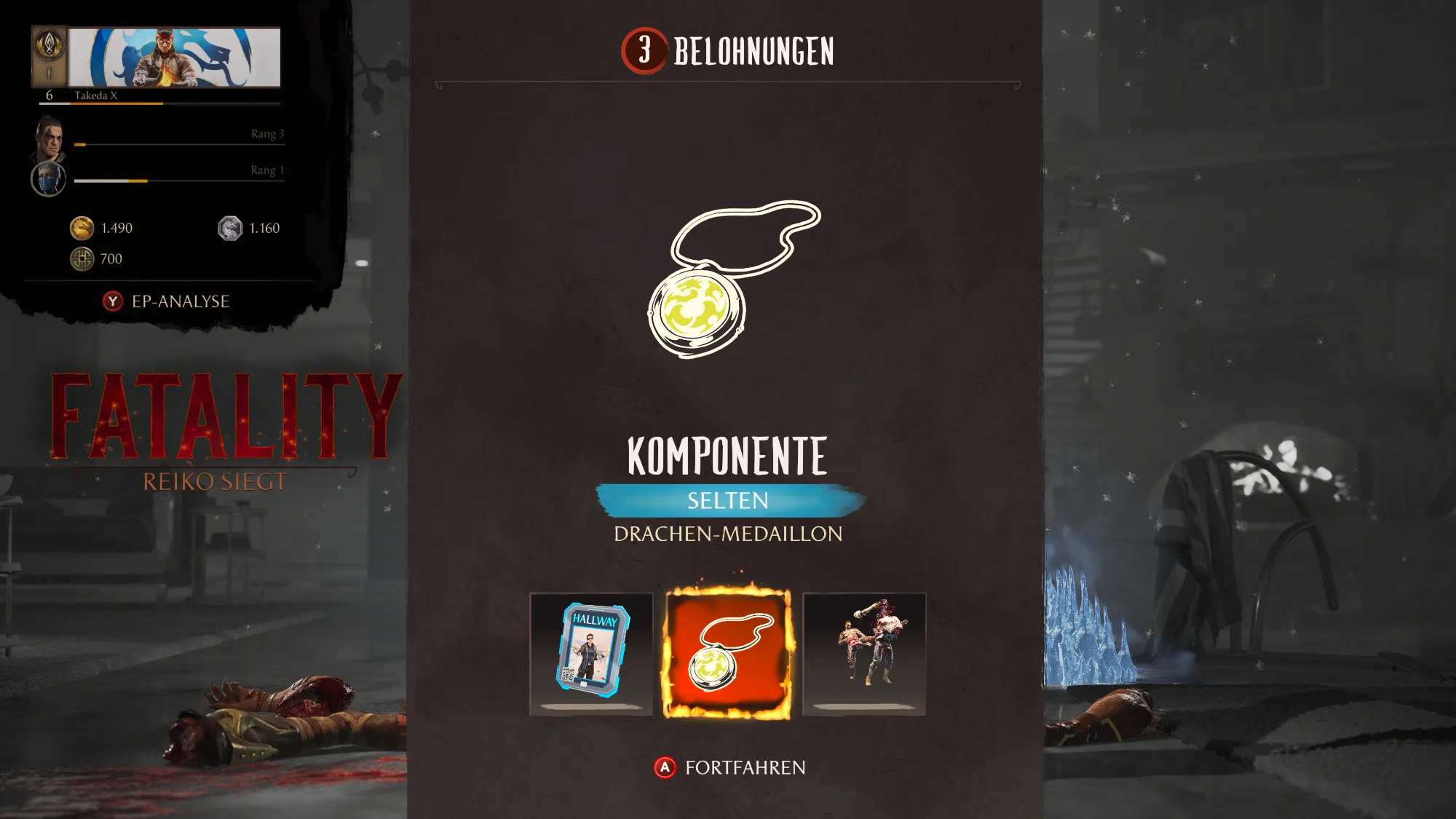
Task: Select the Hallway card reward tile
Action: (591, 653)
